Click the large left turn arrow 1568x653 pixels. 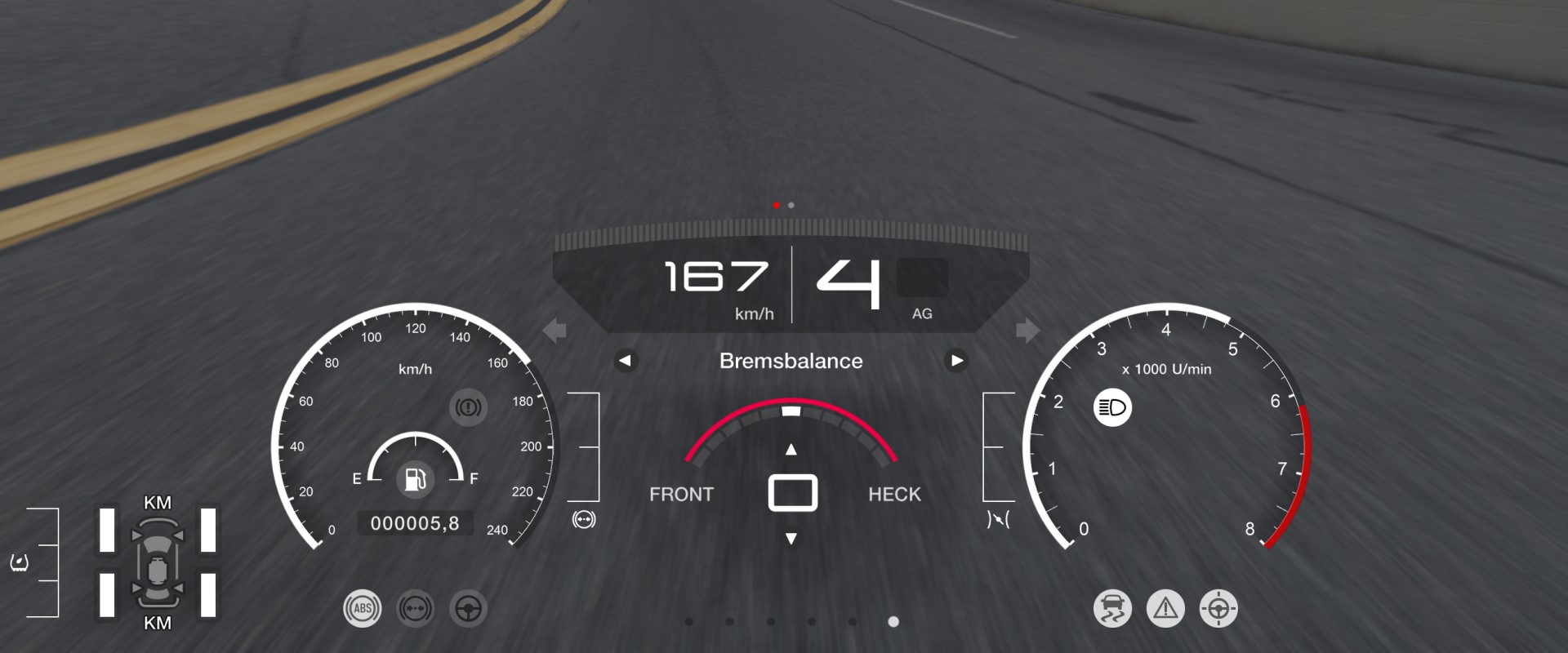point(555,331)
